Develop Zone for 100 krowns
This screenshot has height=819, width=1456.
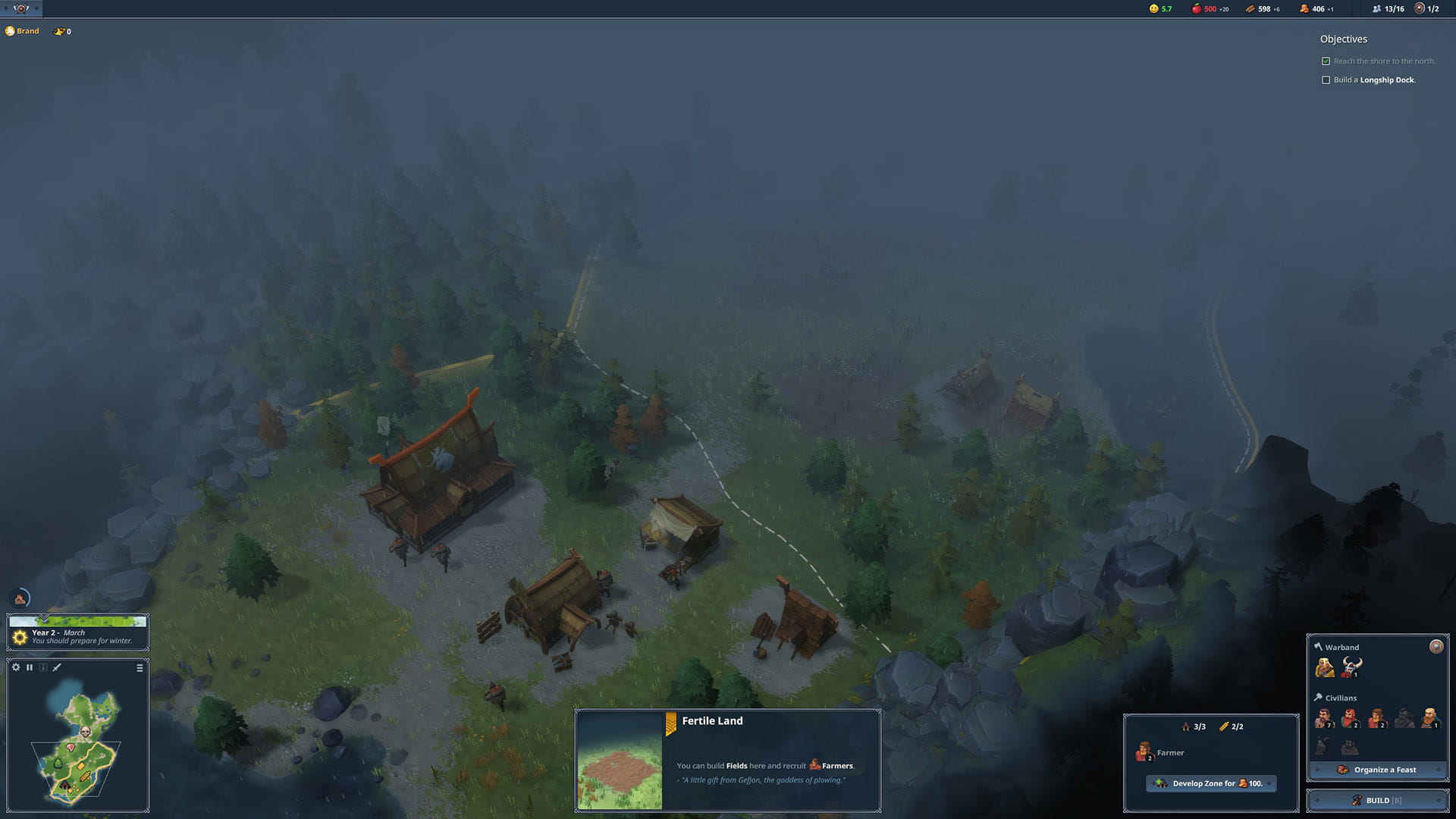(1211, 783)
